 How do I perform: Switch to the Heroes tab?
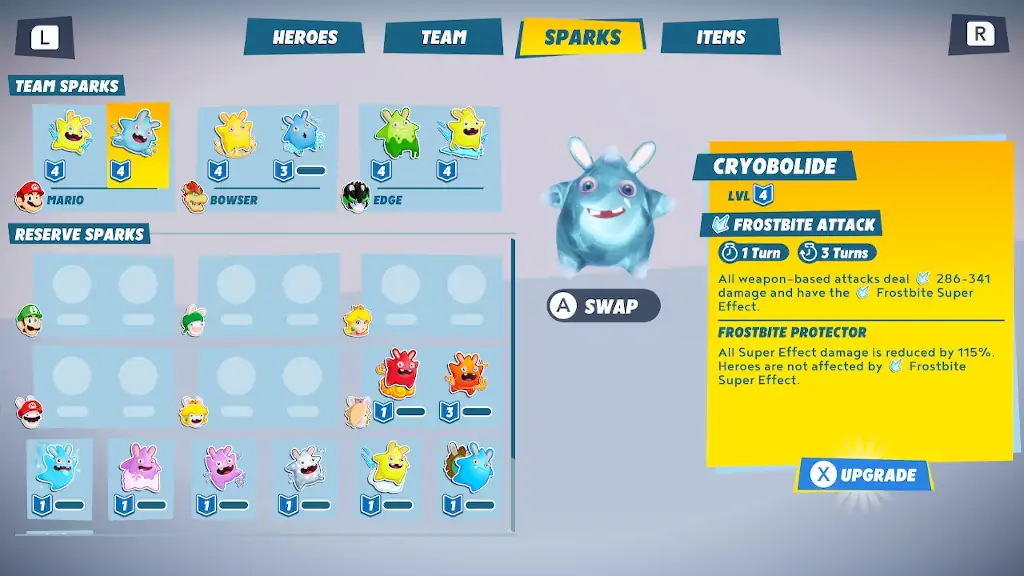pos(305,38)
